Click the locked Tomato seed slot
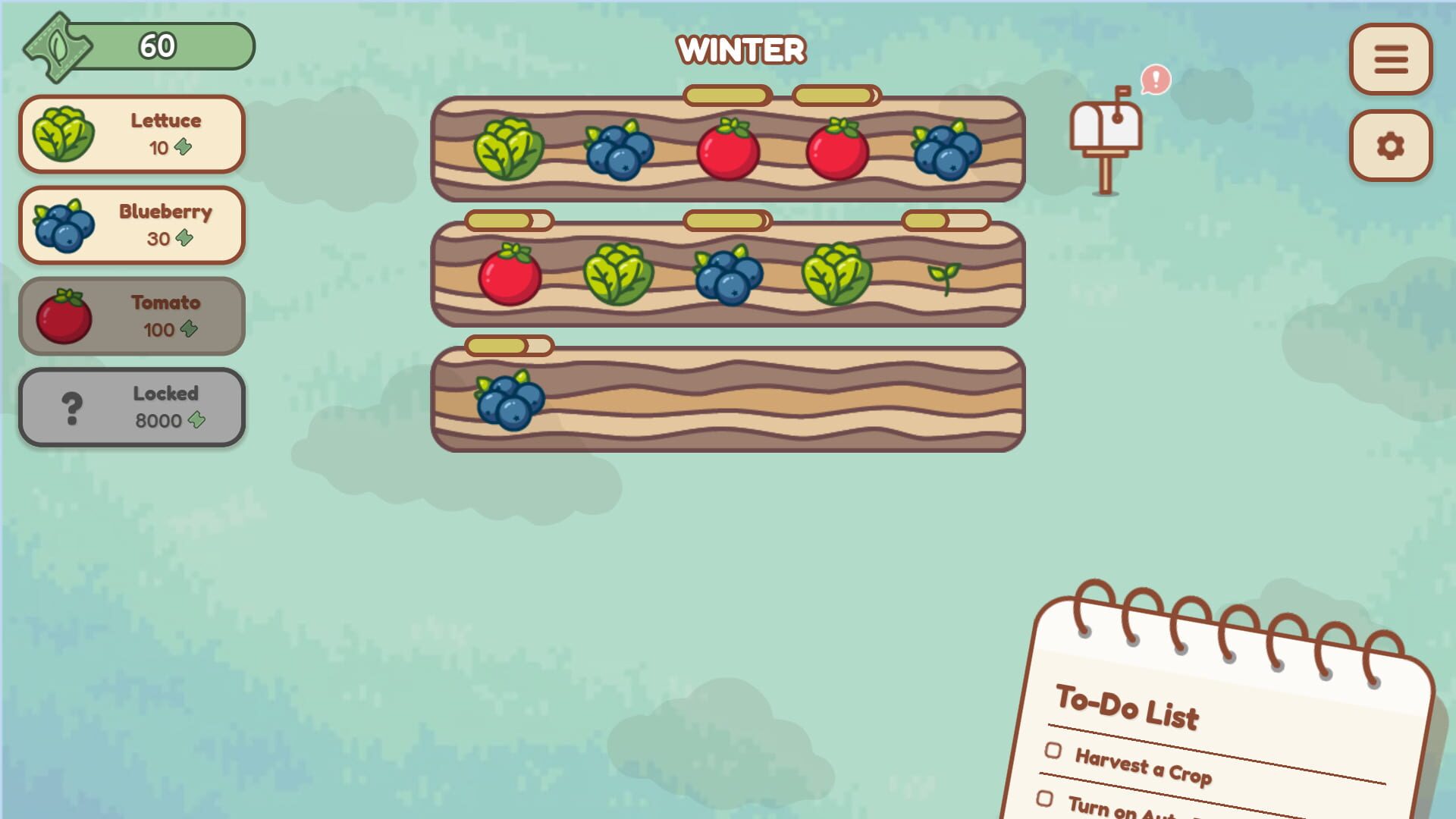 133,315
